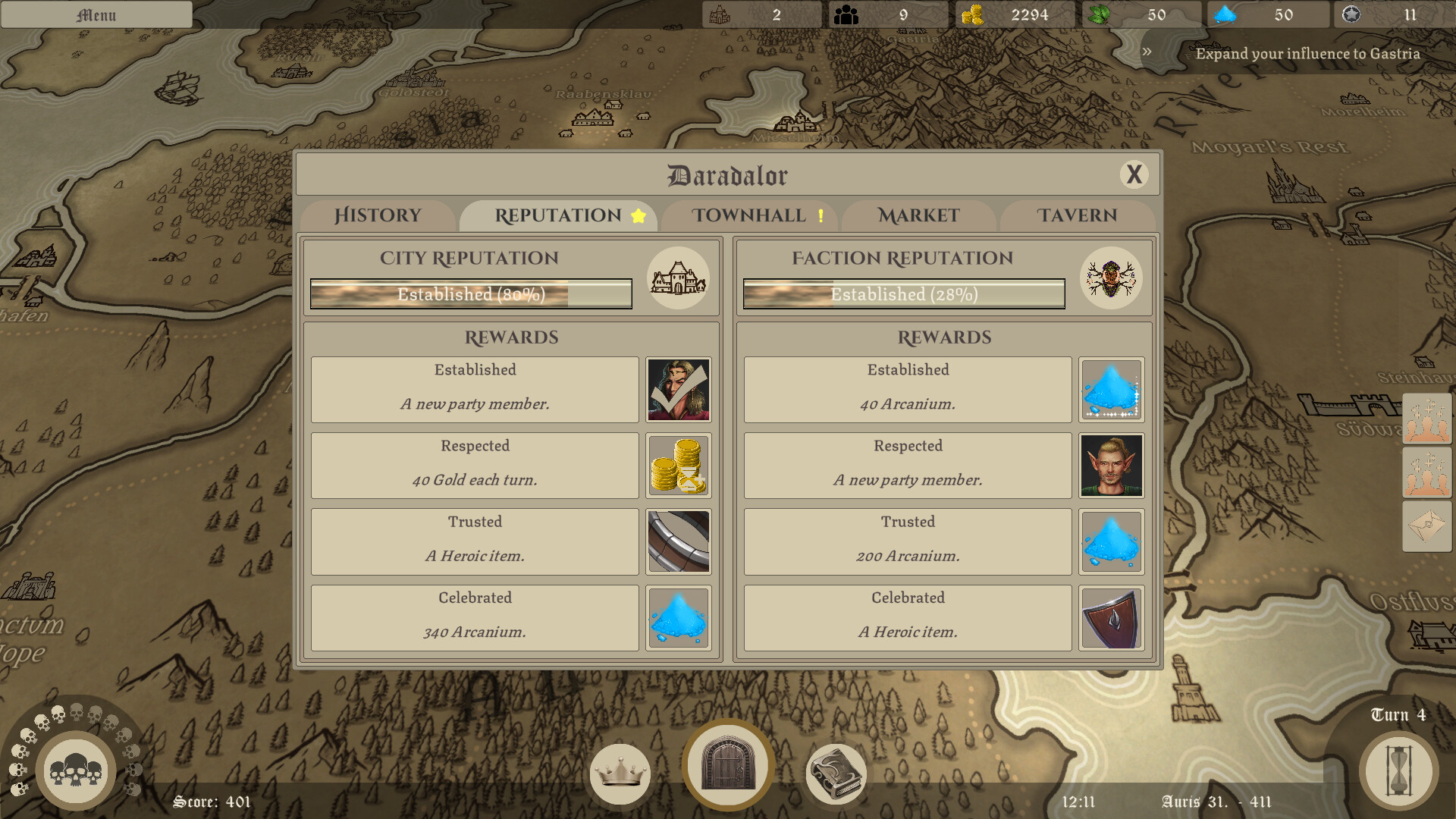Click the Celebrated 340 Arcanium reward entry
This screenshot has width=1456, height=819.
tap(475, 616)
